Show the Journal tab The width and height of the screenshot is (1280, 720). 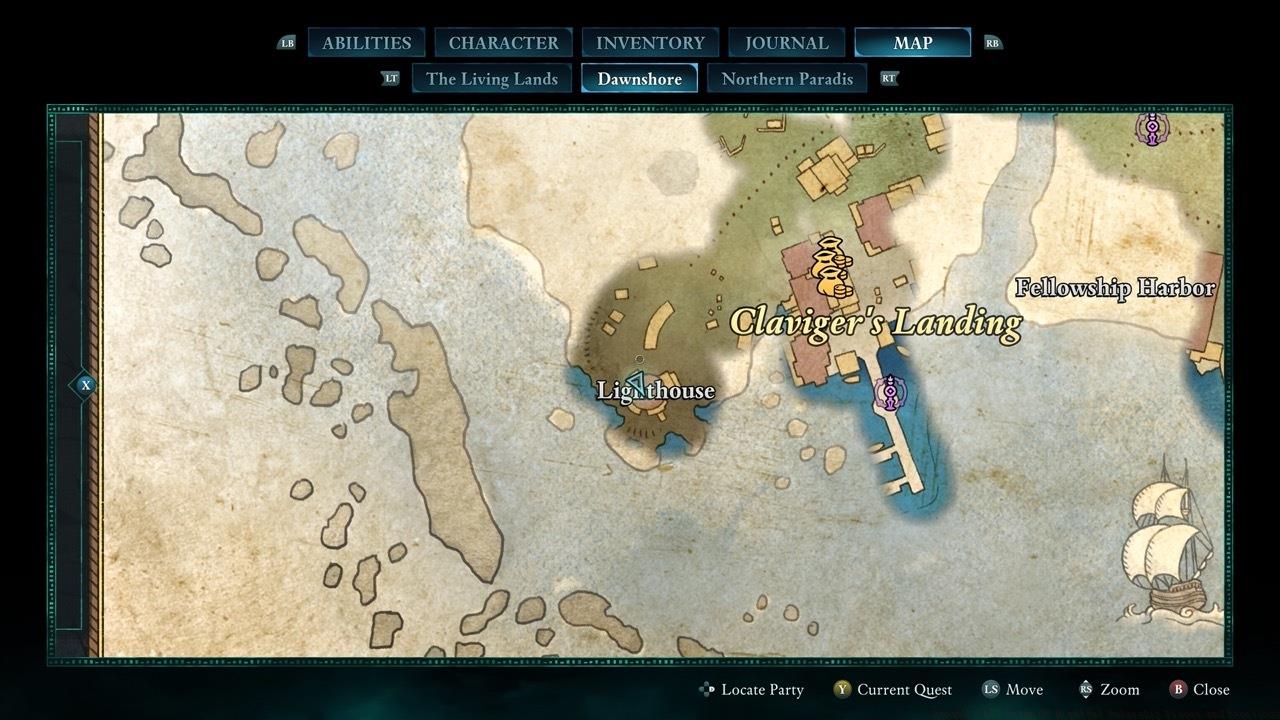pyautogui.click(x=787, y=43)
